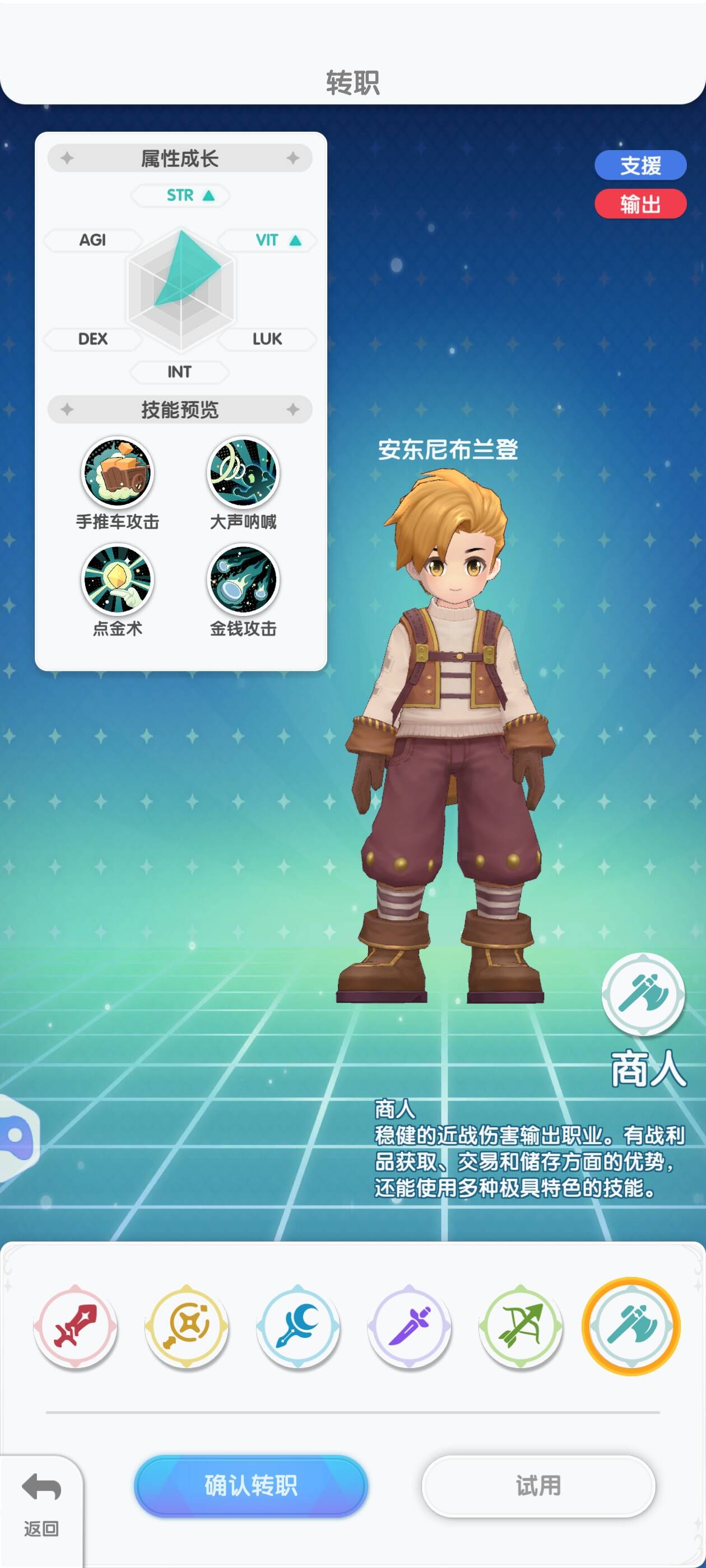This screenshot has width=706, height=1568.
Task: Preview the 金钱攻击 coin attack skill
Action: click(243, 580)
